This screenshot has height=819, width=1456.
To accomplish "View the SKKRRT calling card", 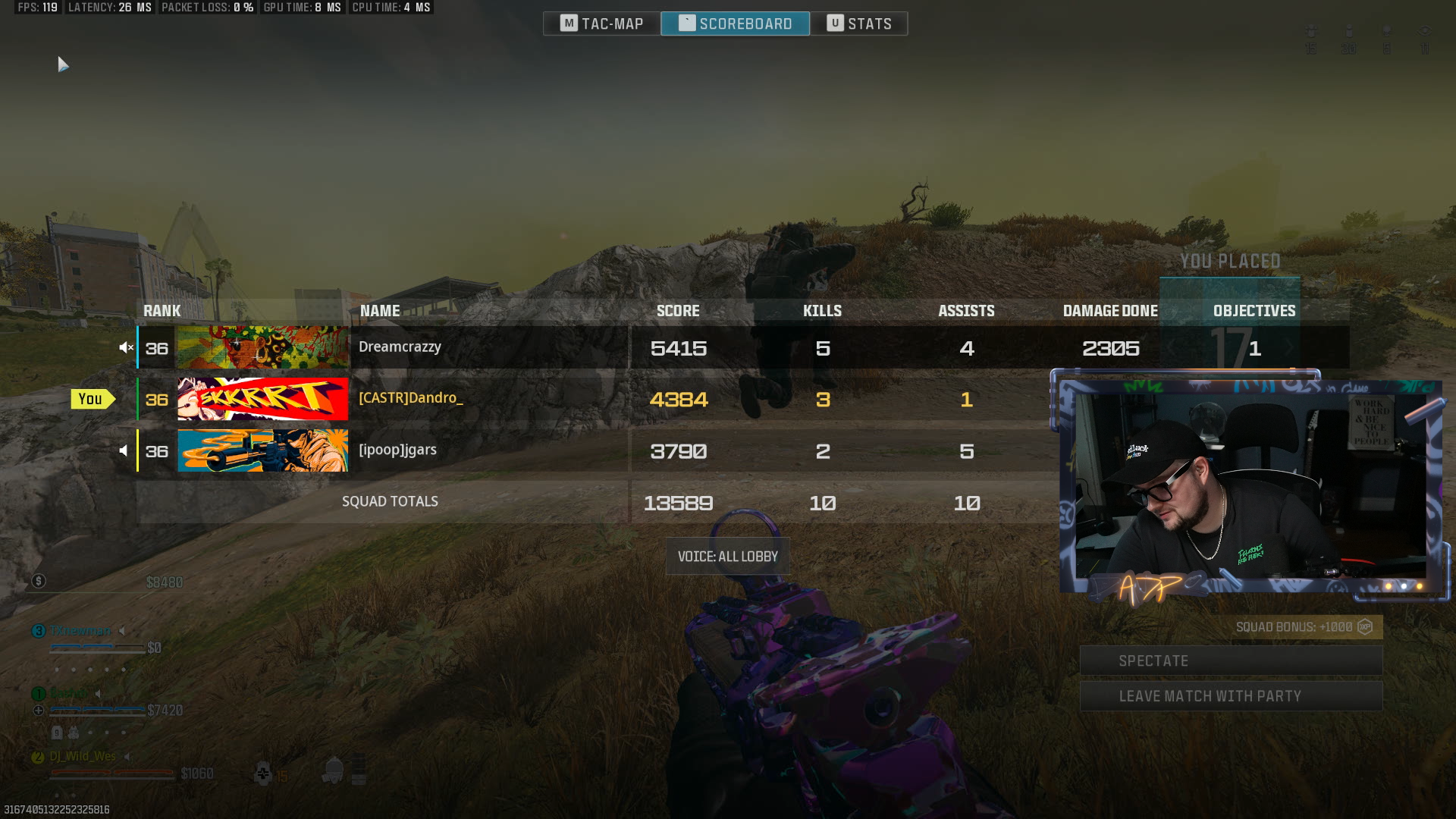I will [262, 399].
